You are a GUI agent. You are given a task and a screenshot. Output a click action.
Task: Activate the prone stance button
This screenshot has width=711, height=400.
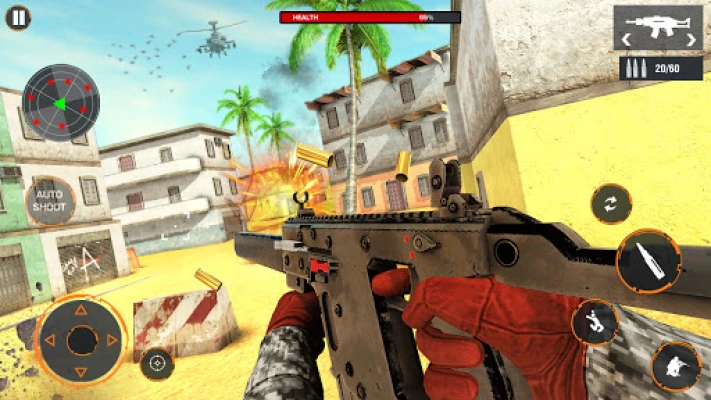click(x=595, y=321)
